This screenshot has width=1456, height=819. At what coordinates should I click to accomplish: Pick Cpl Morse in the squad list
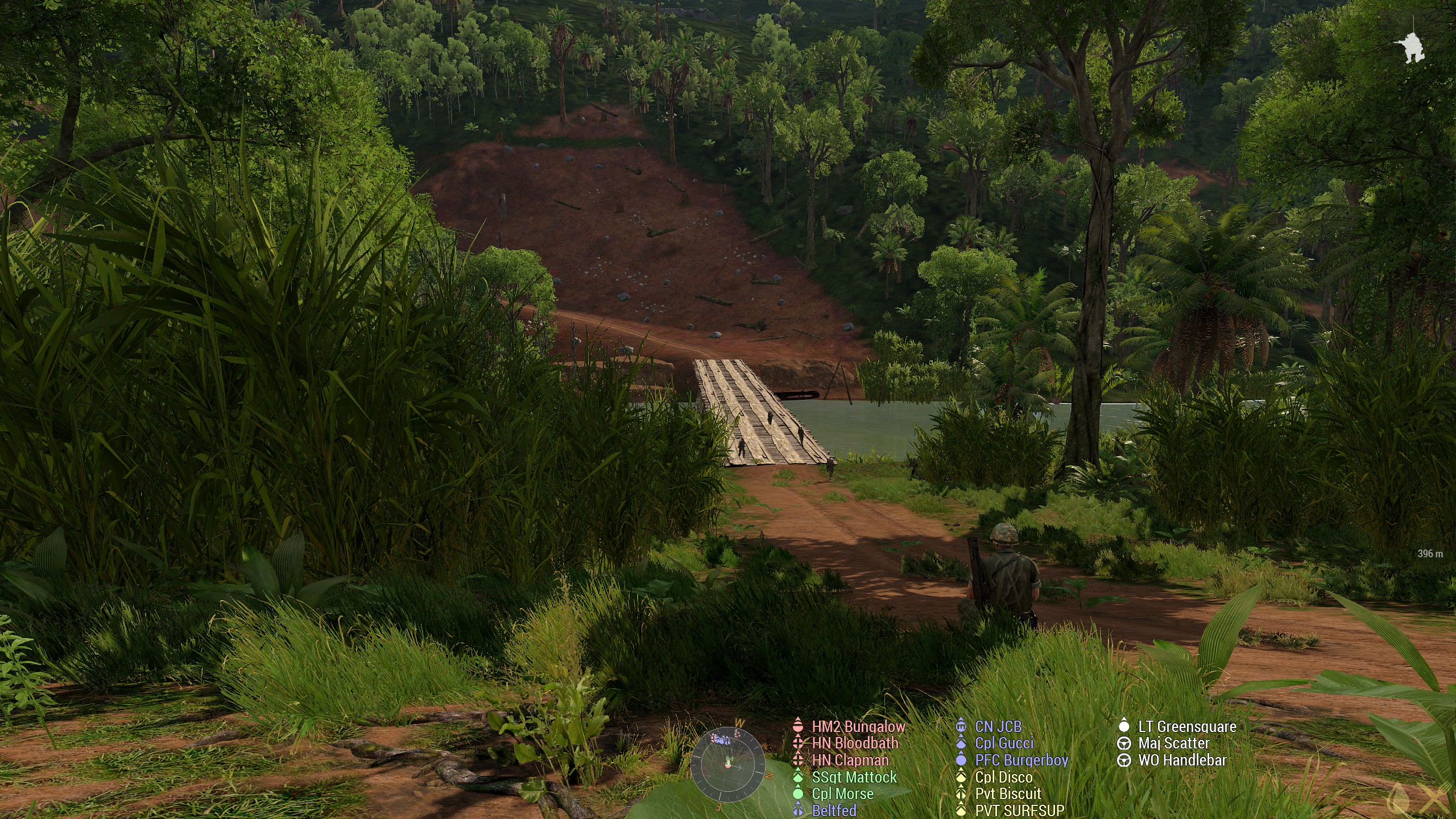pyautogui.click(x=842, y=793)
